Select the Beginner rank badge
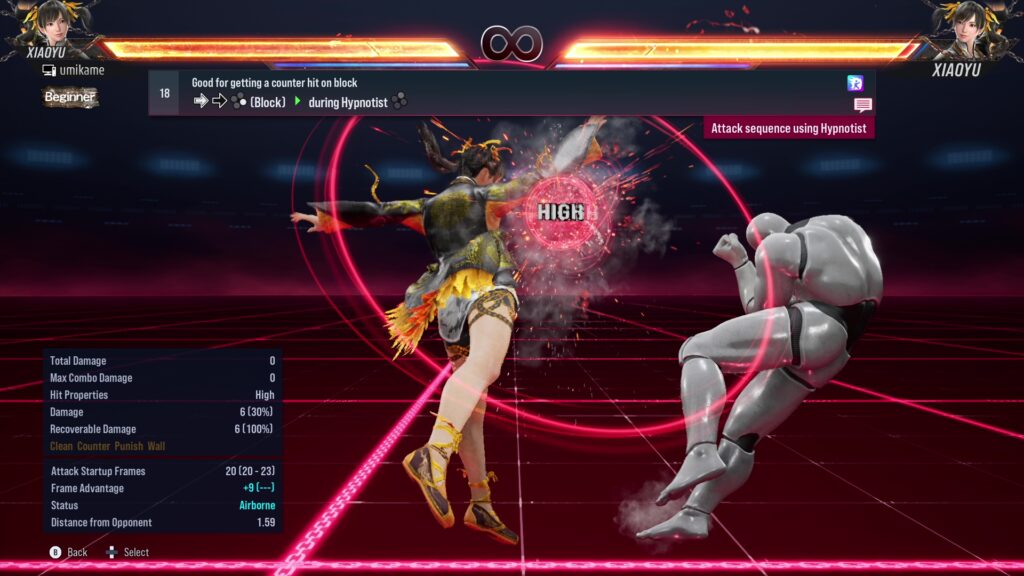This screenshot has width=1024, height=576. (70, 97)
